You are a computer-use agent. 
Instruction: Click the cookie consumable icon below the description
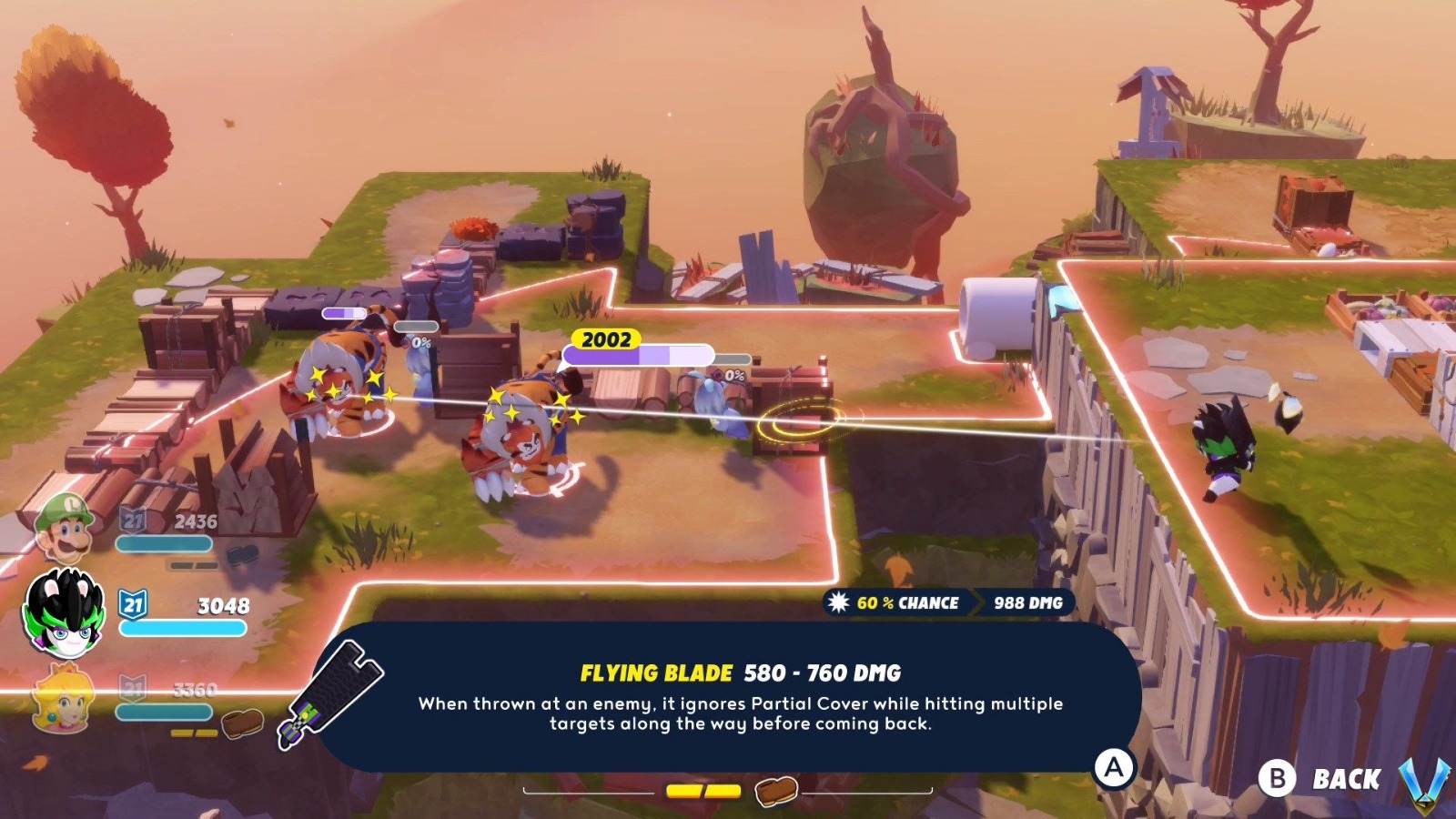pos(776,789)
